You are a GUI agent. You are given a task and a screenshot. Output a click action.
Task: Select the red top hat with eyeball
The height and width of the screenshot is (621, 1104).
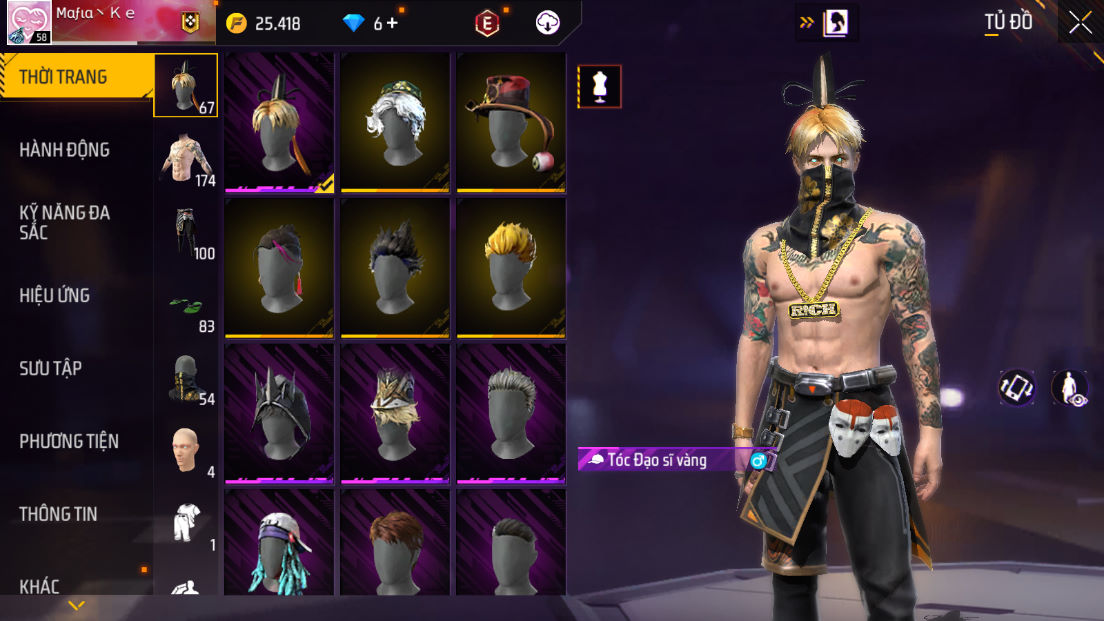(511, 120)
